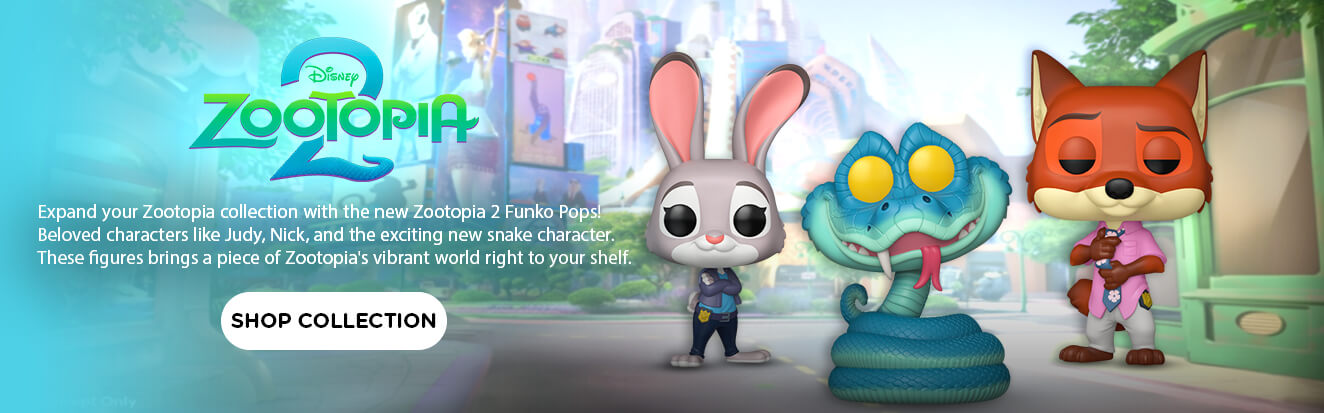Click the Shop Collection button
Screen dimensions: 1324x413
[333, 321]
